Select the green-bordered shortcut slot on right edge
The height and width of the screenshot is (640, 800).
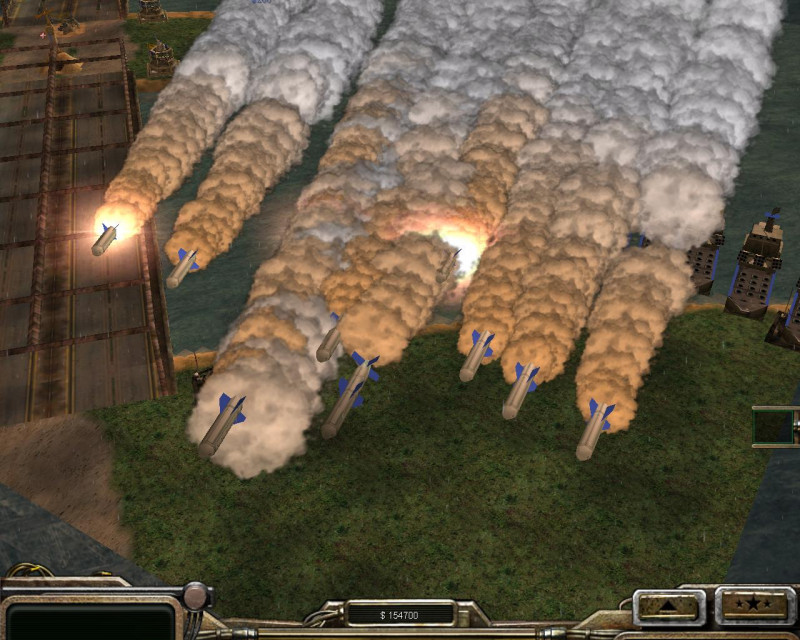pyautogui.click(x=775, y=426)
